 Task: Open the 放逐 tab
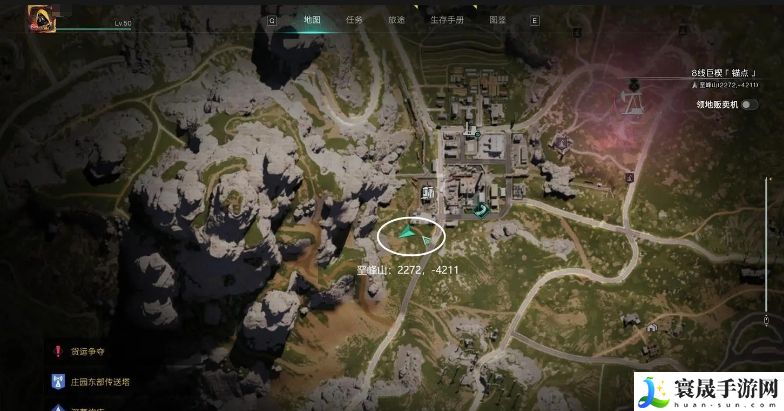pyautogui.click(x=396, y=19)
